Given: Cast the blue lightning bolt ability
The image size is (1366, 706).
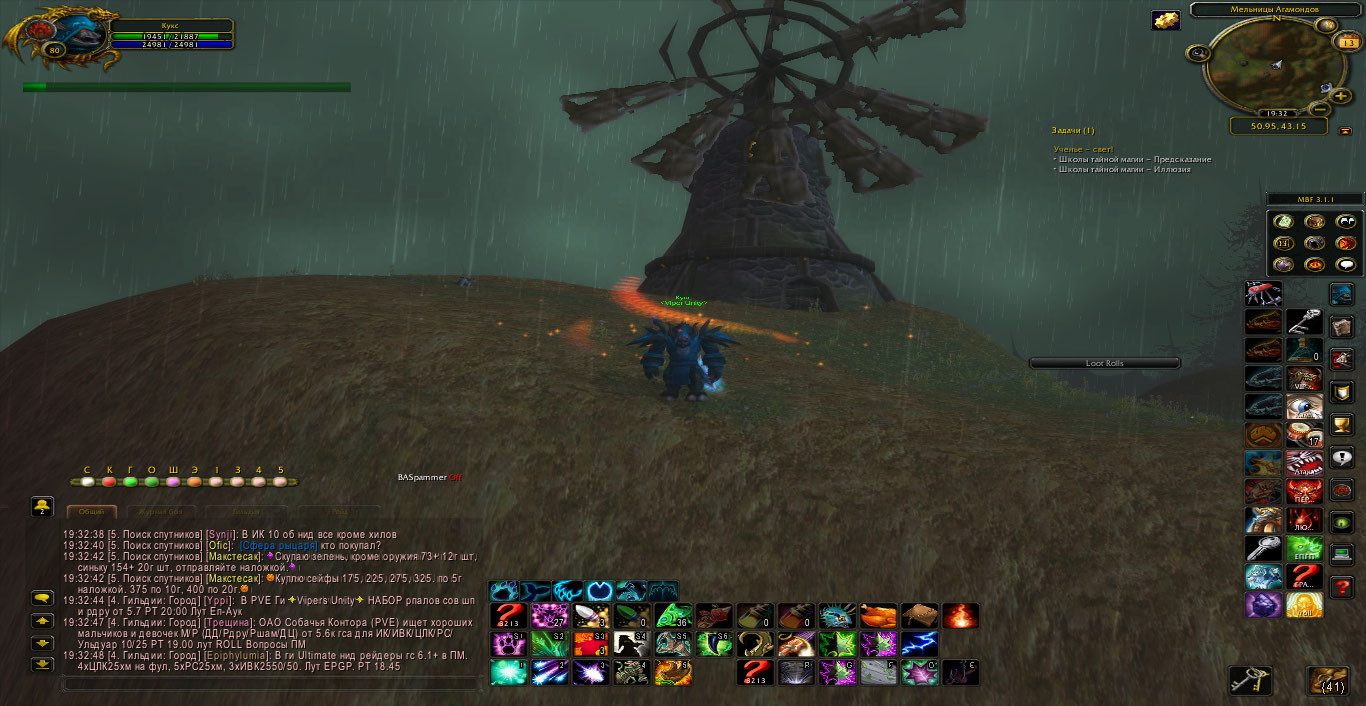Looking at the screenshot, I should coord(919,644).
